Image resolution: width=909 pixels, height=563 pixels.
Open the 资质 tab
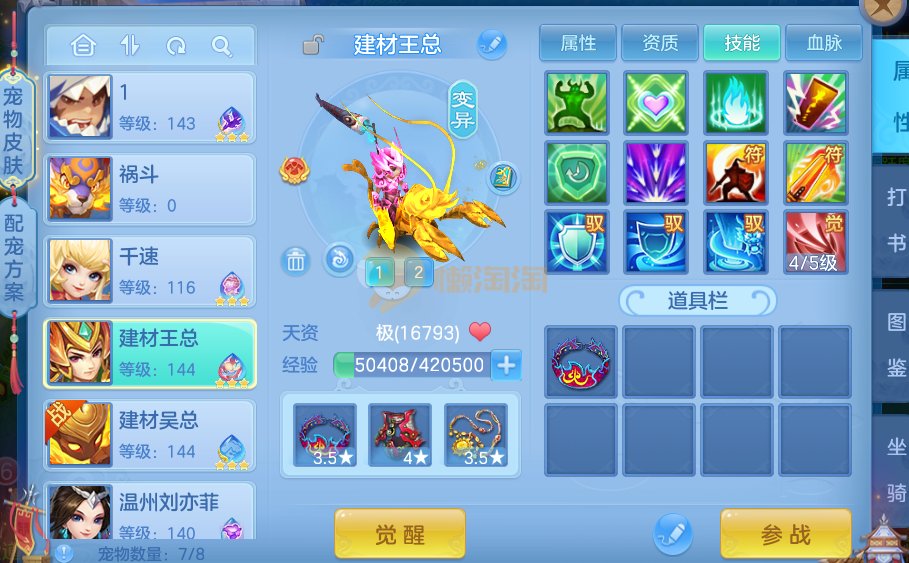tap(660, 43)
